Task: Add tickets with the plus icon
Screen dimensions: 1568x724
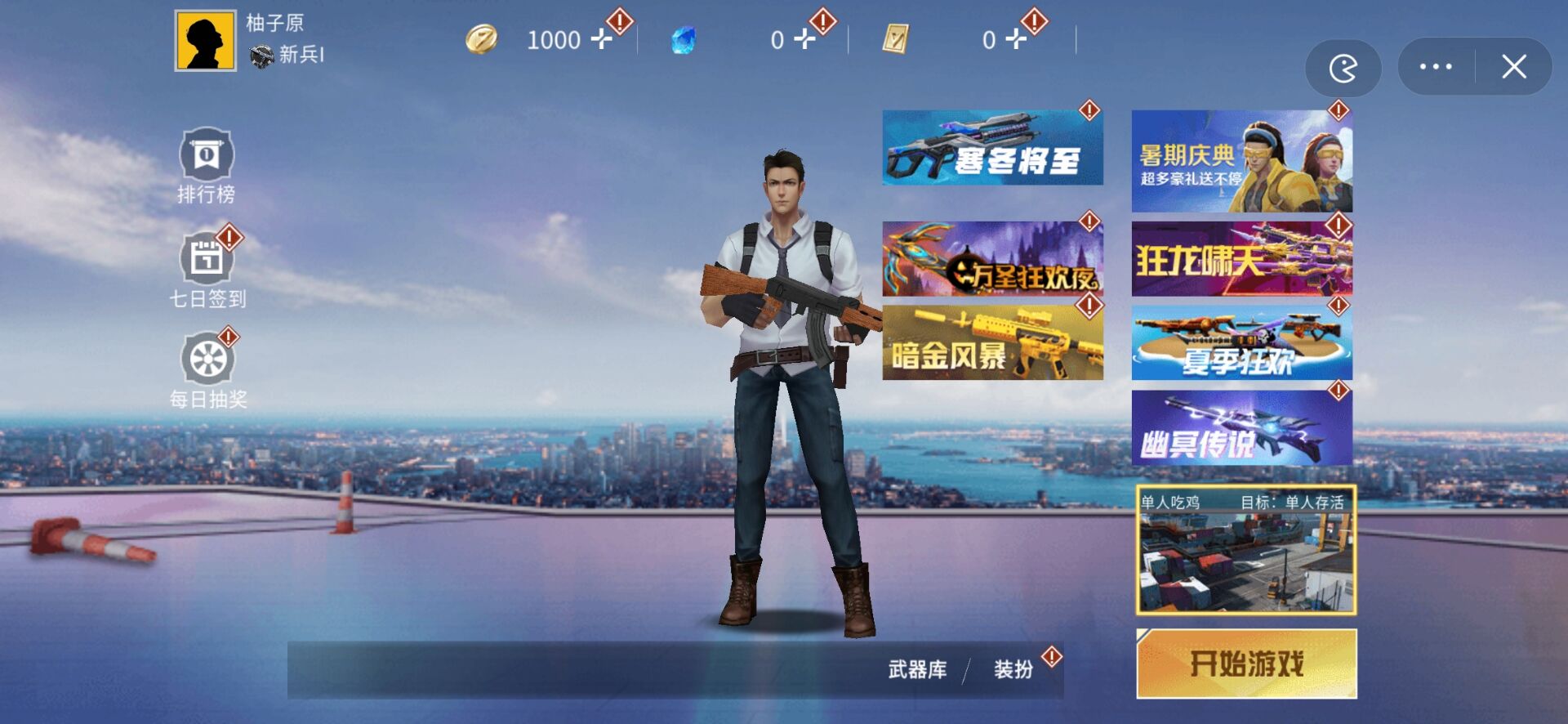Action: pyautogui.click(x=1015, y=39)
